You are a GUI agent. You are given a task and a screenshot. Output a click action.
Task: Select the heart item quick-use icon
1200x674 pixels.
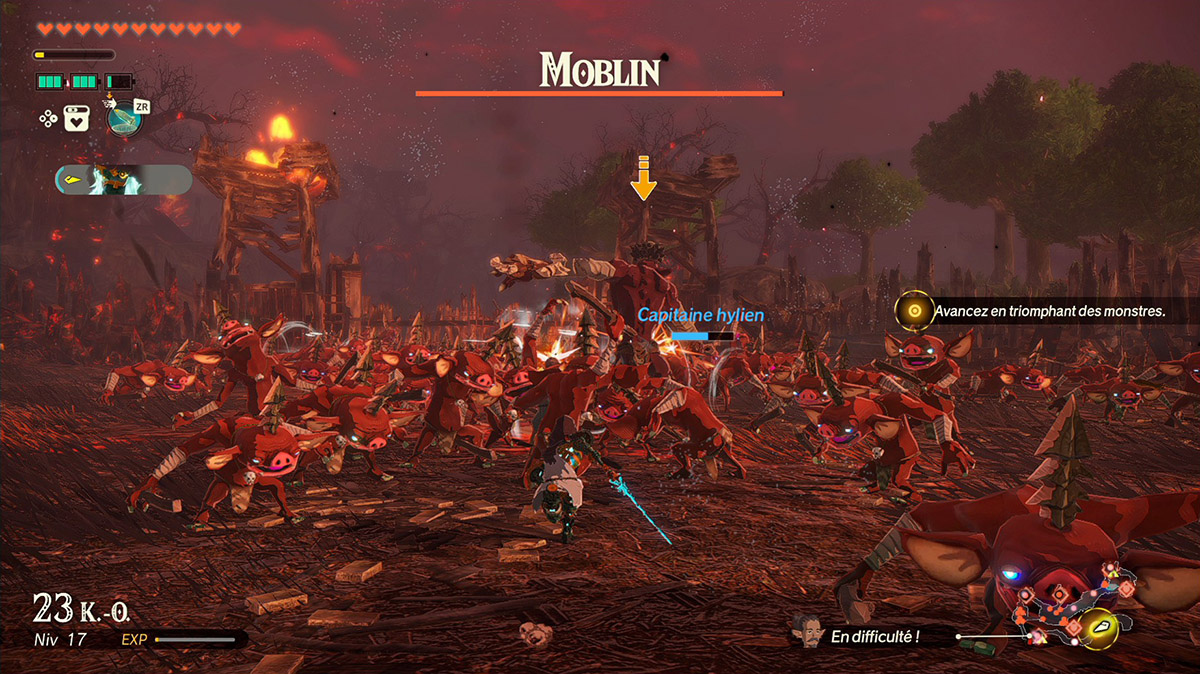(77, 118)
